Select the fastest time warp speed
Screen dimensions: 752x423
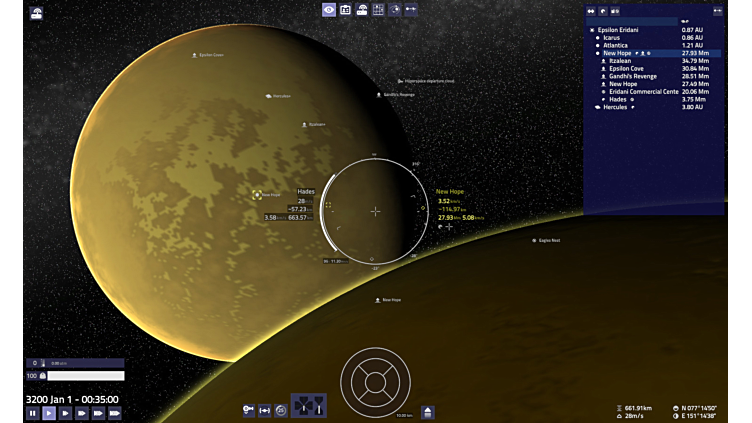115,413
